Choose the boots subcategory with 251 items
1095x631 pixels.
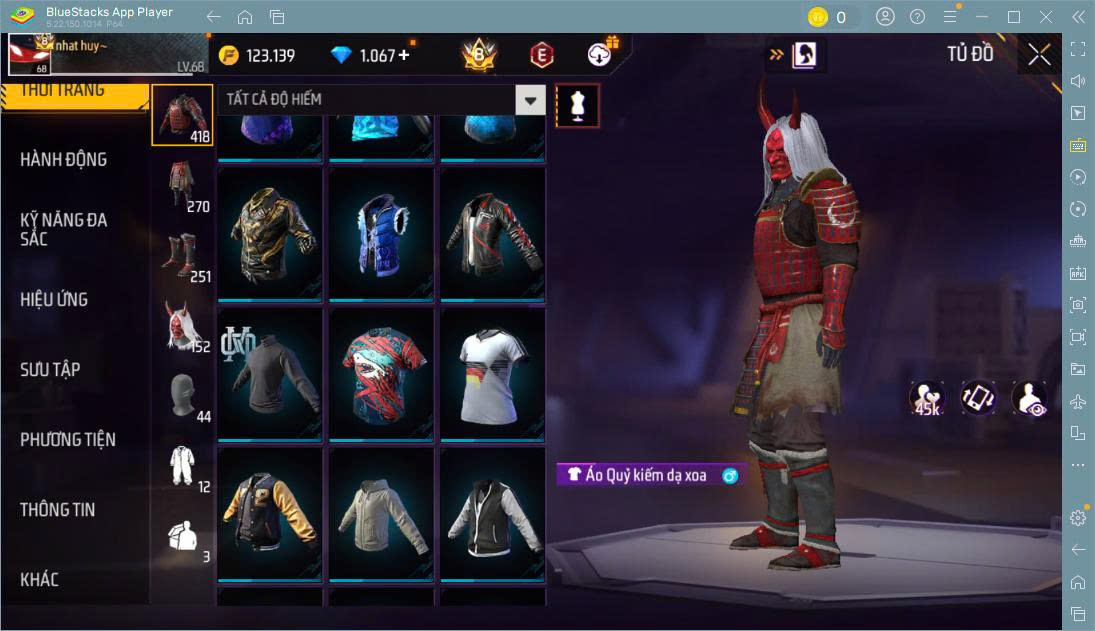[x=182, y=255]
